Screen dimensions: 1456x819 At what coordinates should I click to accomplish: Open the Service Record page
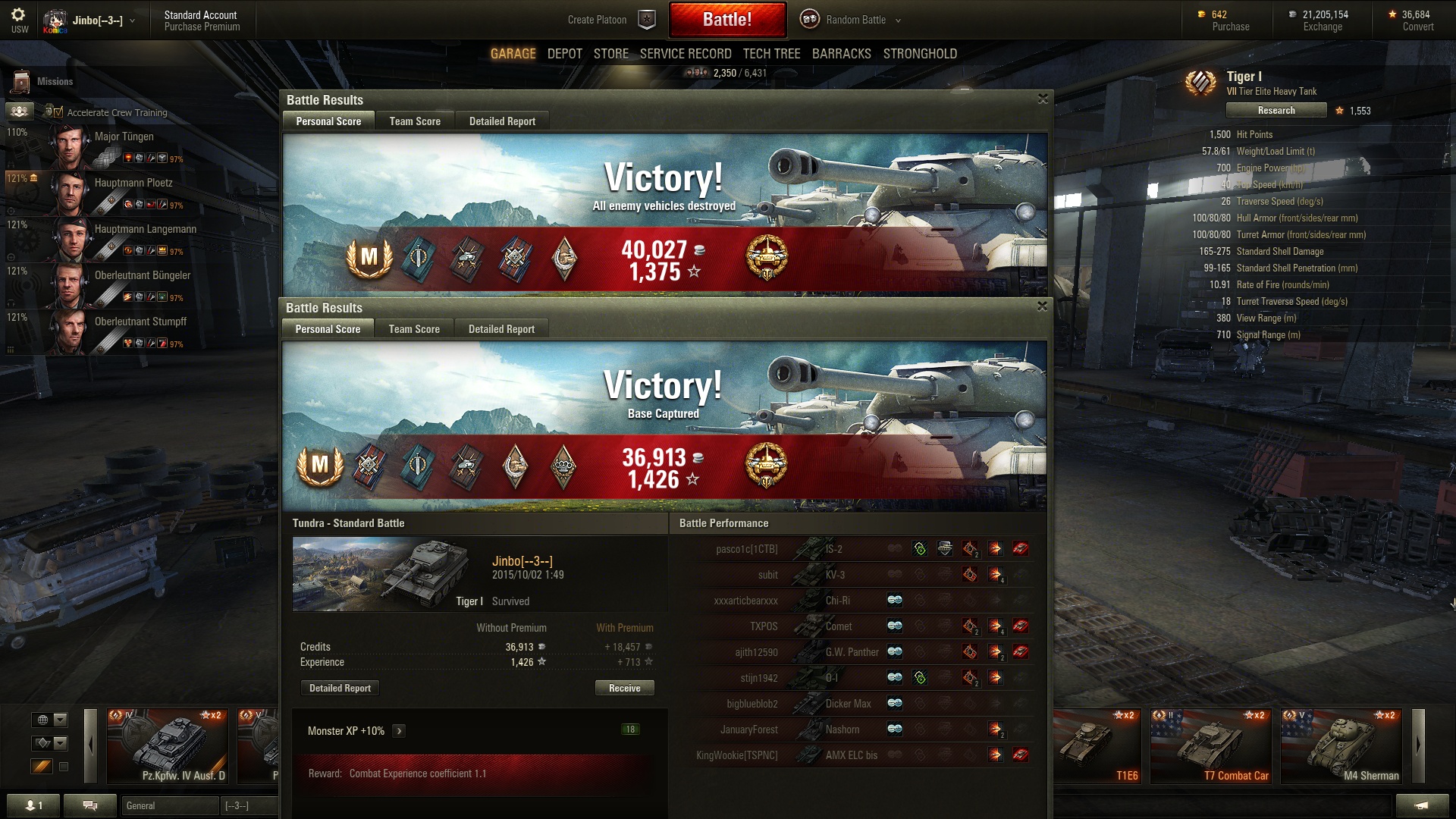(x=685, y=54)
